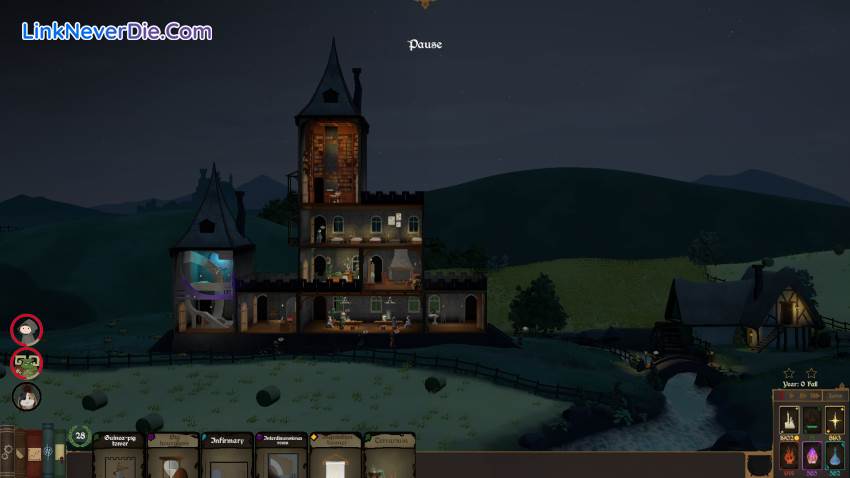
Task: Open the red fire skull resource
Action: point(788,455)
